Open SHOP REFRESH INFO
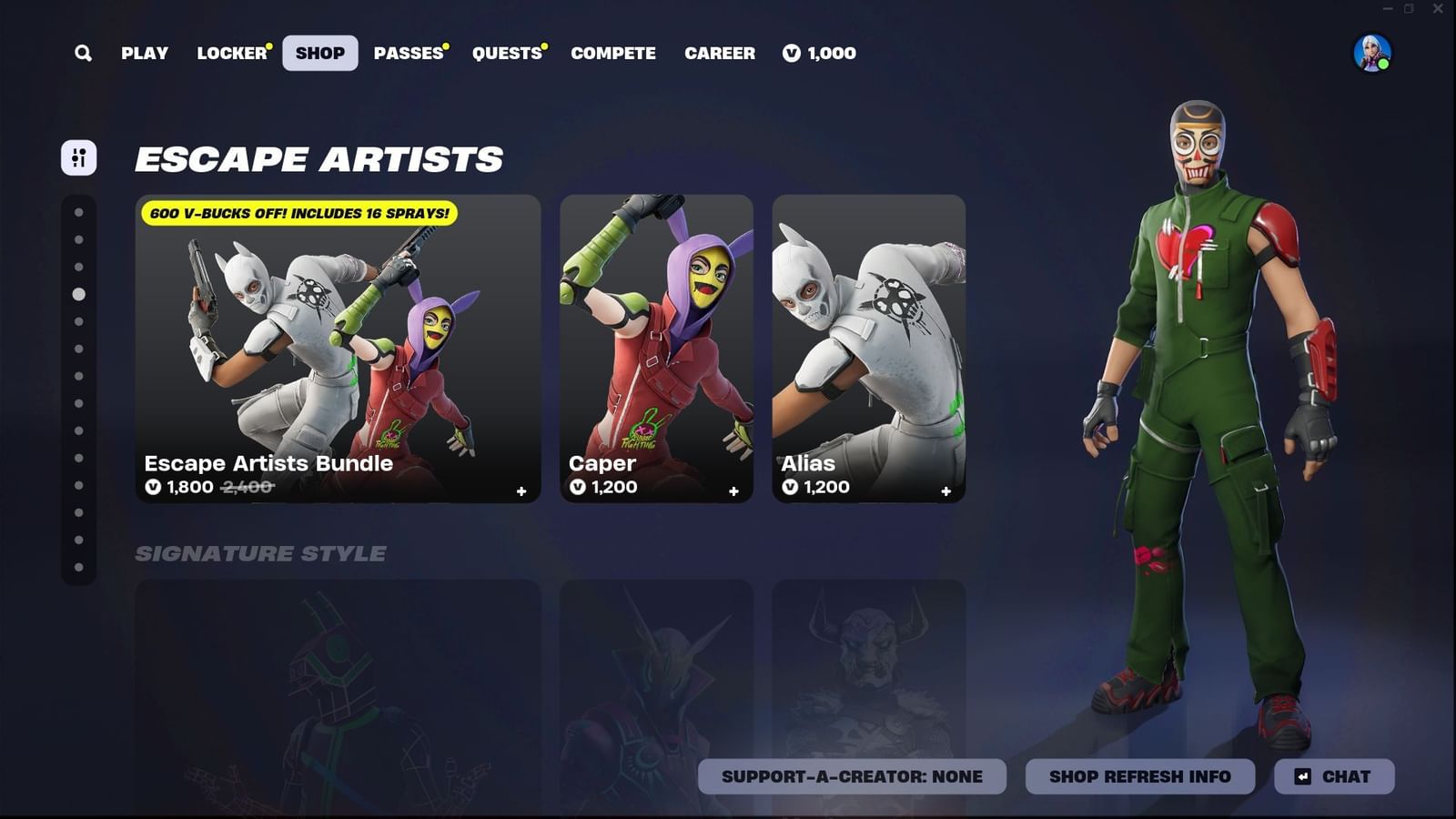The width and height of the screenshot is (1456, 819). tap(1140, 776)
